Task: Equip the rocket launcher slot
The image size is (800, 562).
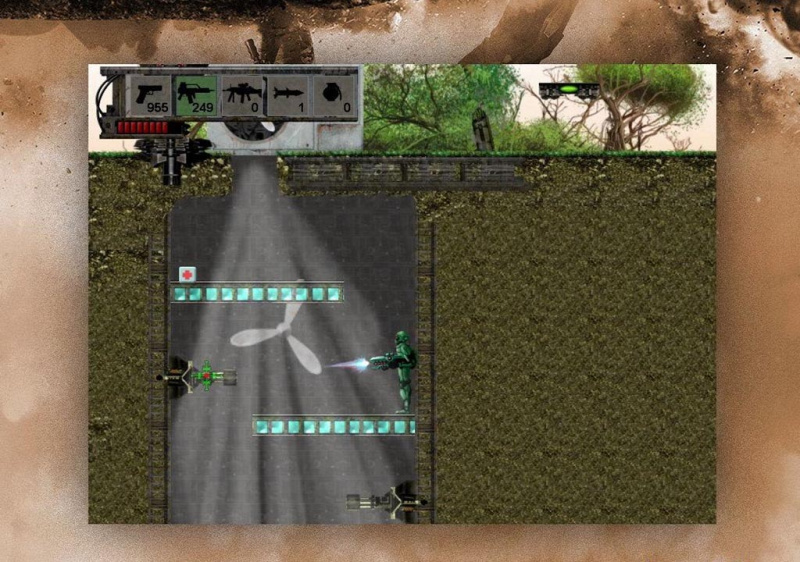Action: [289, 96]
